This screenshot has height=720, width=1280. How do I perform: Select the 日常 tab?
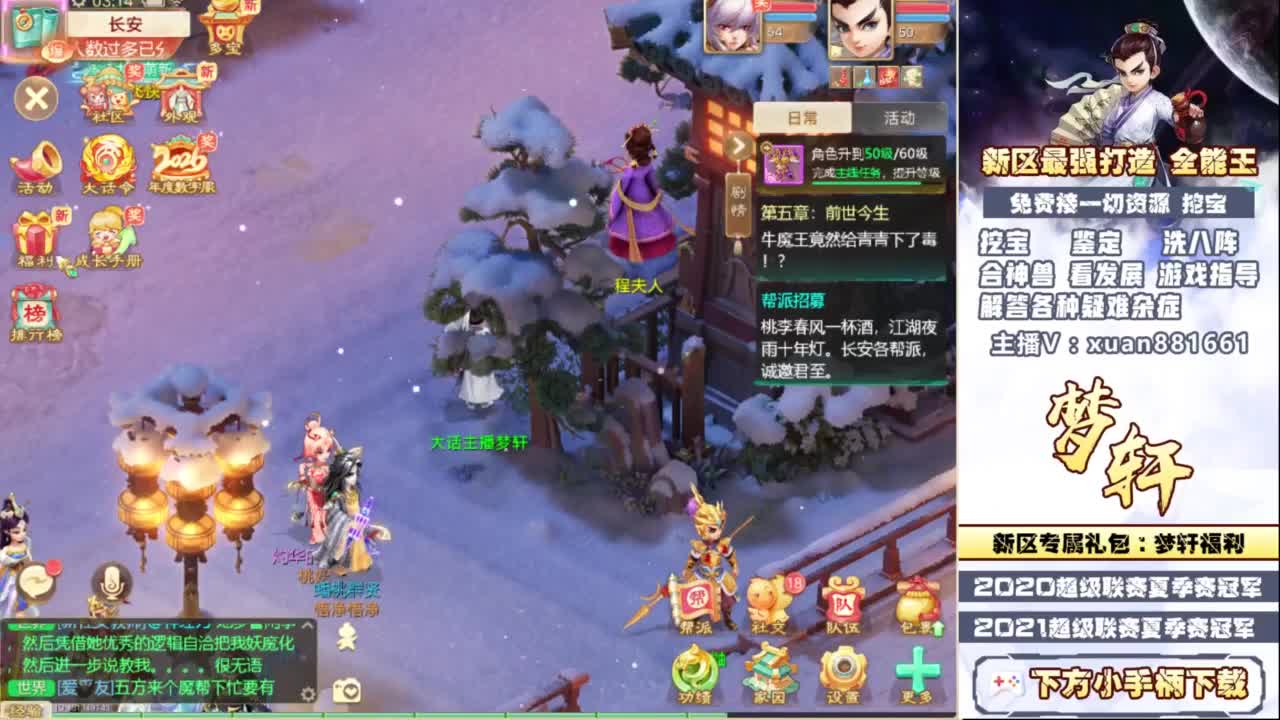803,117
